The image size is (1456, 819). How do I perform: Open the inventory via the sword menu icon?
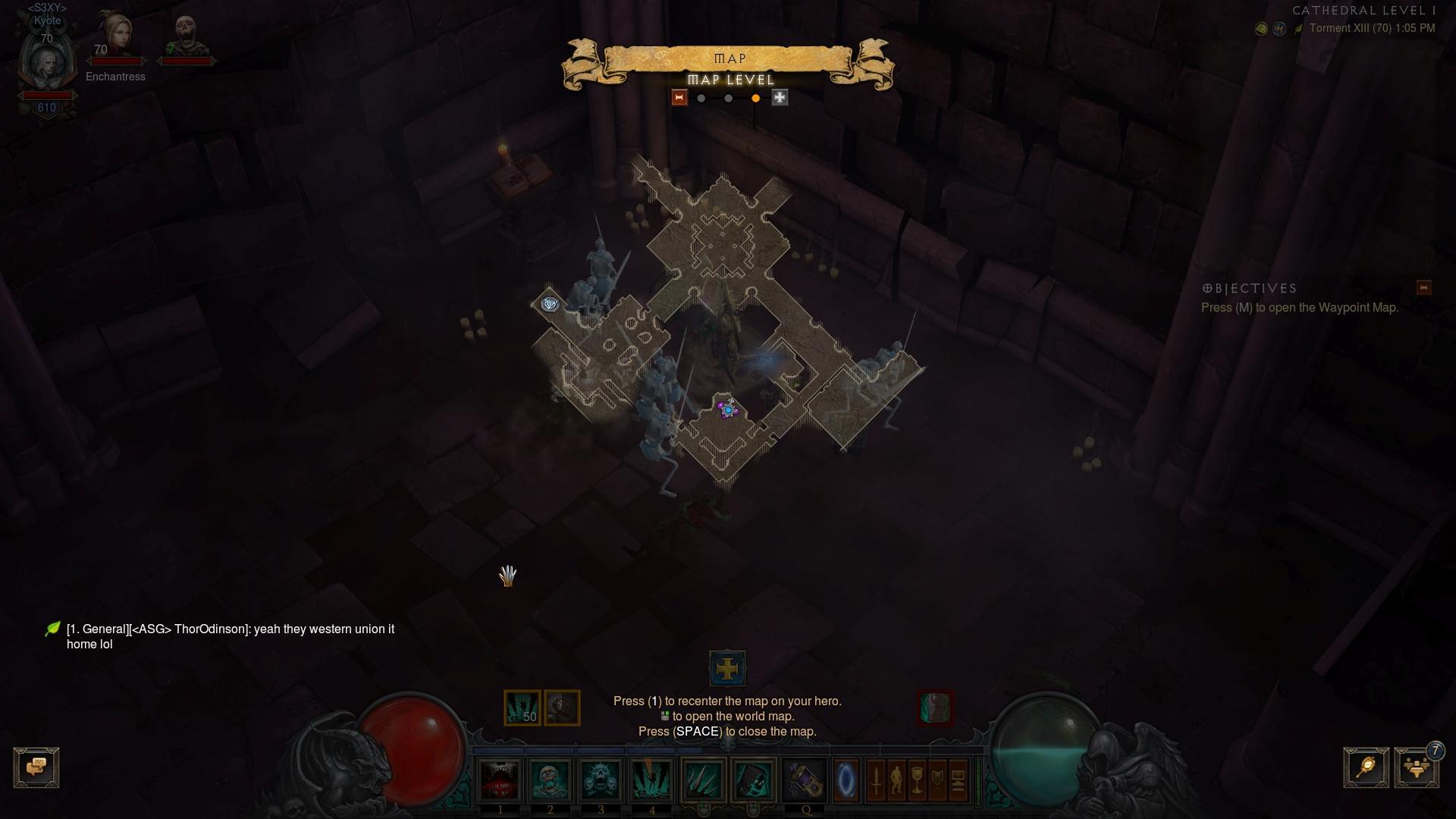point(876,780)
